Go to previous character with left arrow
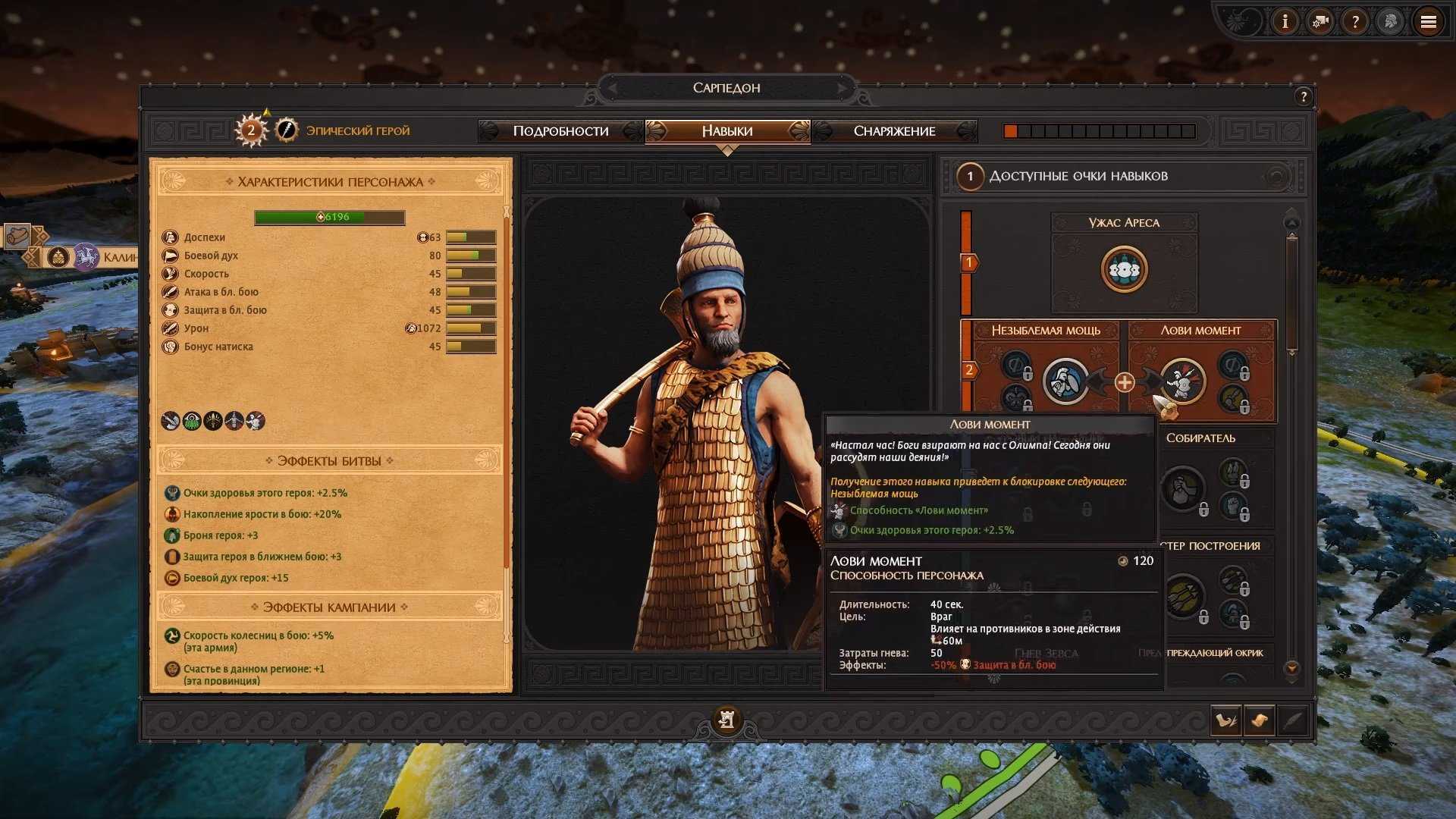This screenshot has height=819, width=1456. pos(613,88)
